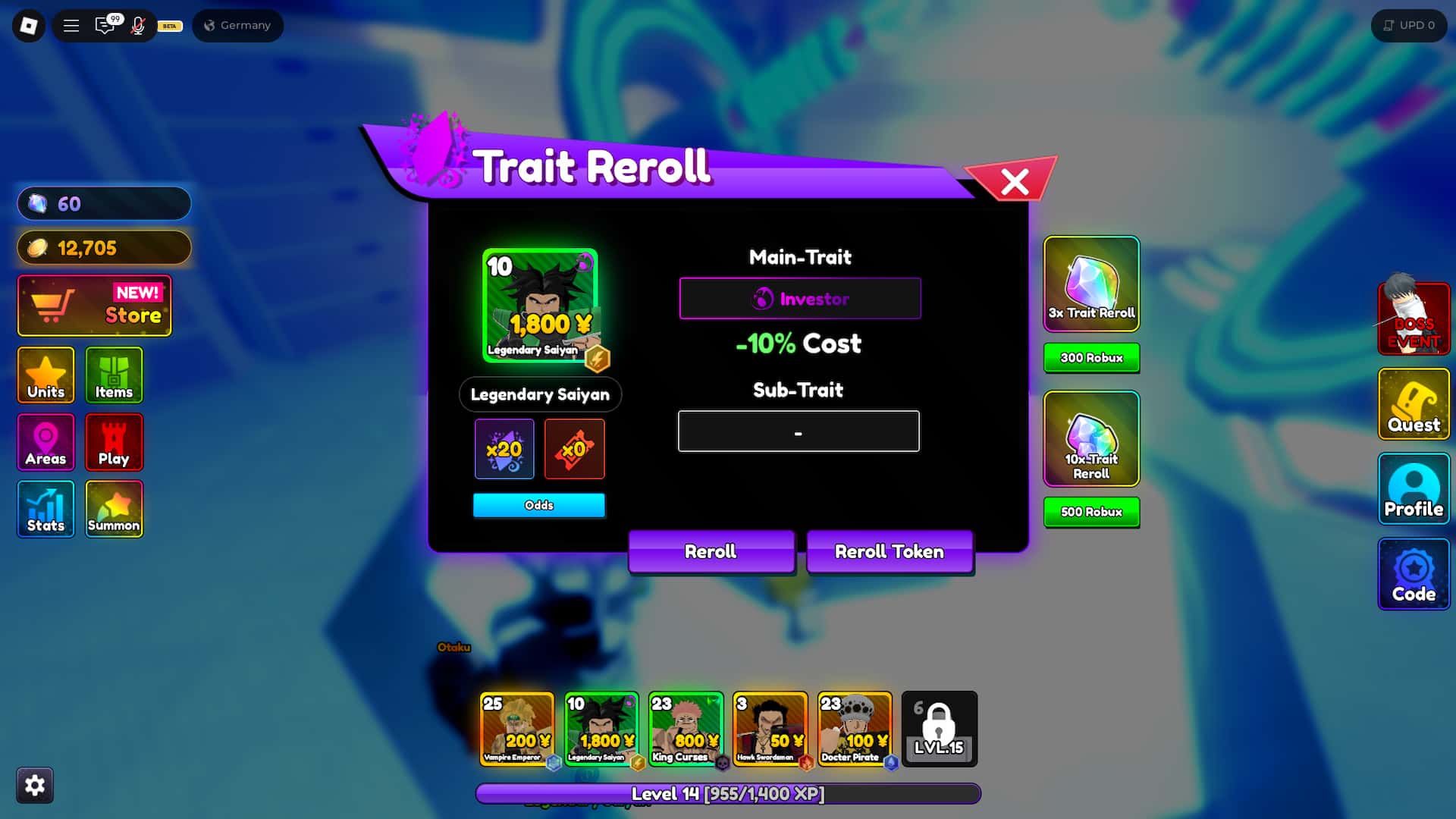Open the Code redemption menu
This screenshot has height=819, width=1456.
[1414, 574]
